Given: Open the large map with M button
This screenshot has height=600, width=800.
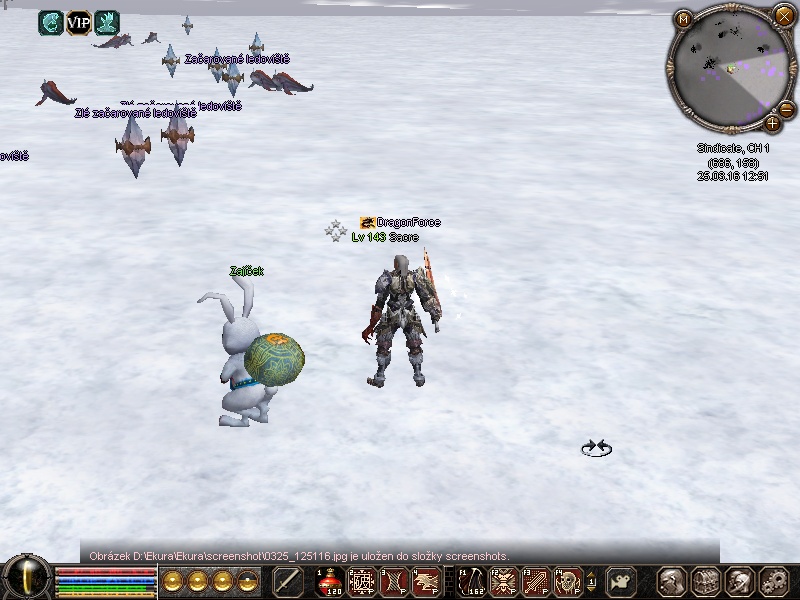Looking at the screenshot, I should [684, 19].
